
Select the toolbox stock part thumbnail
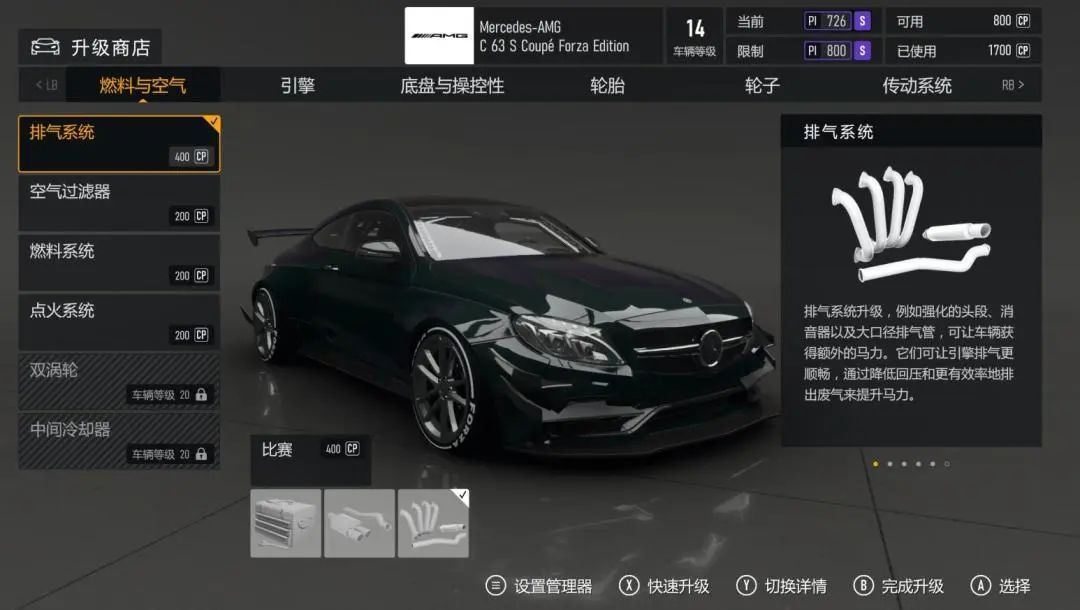(x=286, y=523)
